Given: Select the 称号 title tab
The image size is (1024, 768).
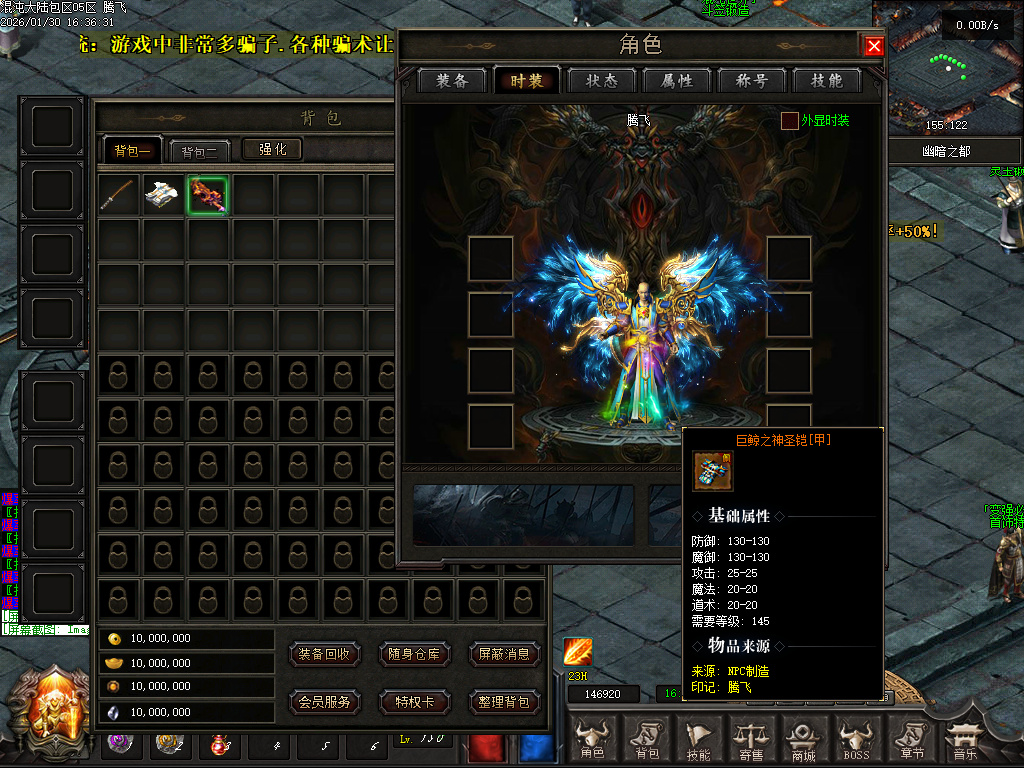Looking at the screenshot, I should (751, 81).
